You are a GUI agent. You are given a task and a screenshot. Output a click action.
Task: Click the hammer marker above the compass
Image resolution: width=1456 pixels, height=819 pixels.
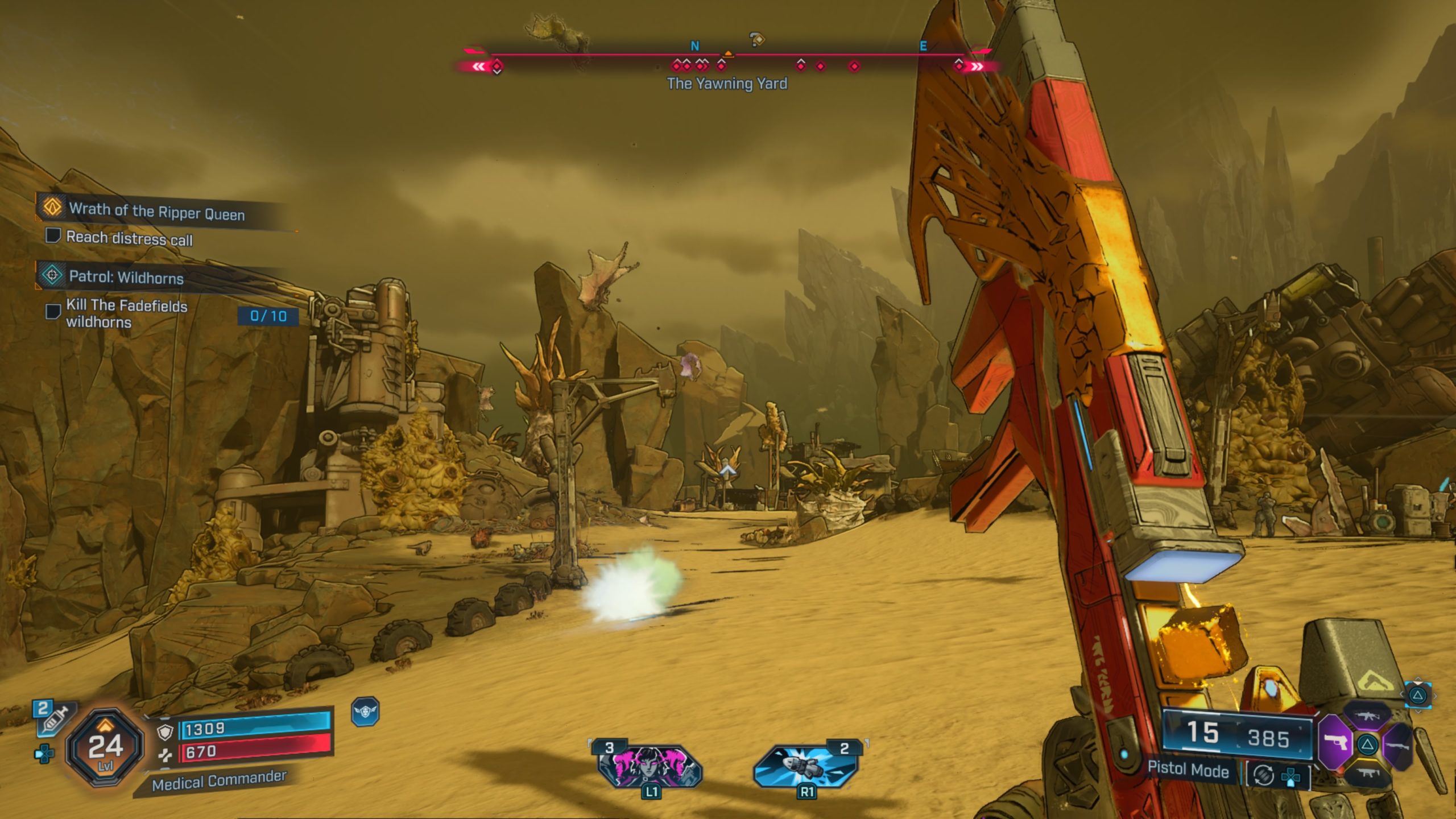(756, 39)
